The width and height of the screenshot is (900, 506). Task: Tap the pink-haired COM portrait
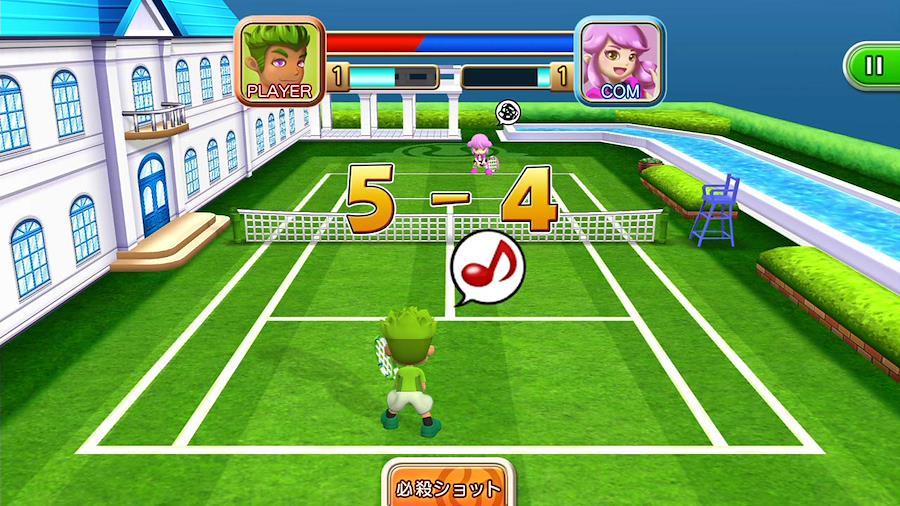coord(620,60)
